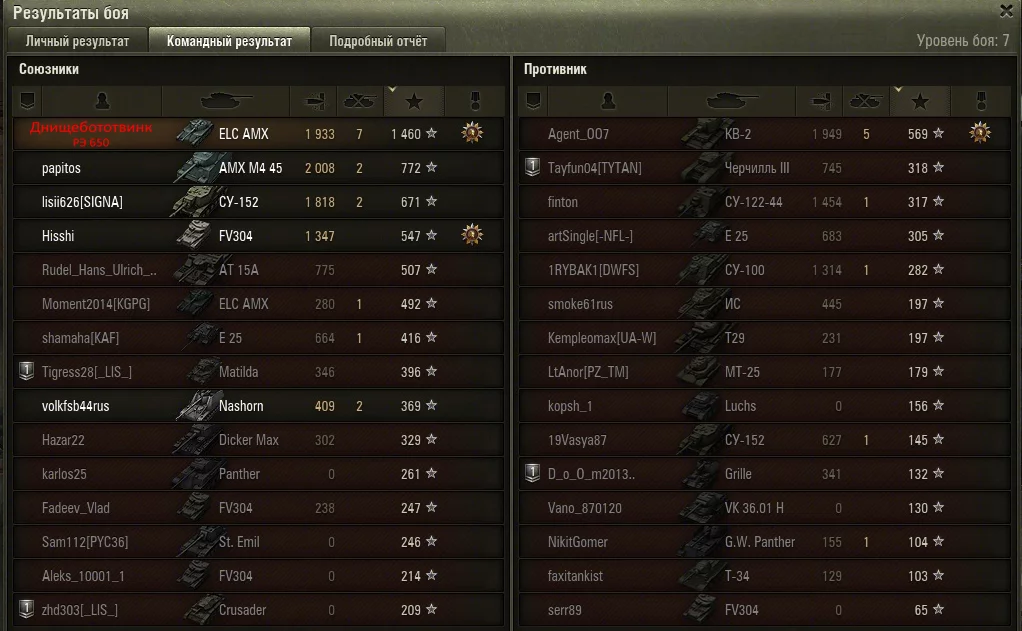Select ally player Hisshi with FV304
The width and height of the screenshot is (1022, 631).
pos(59,236)
